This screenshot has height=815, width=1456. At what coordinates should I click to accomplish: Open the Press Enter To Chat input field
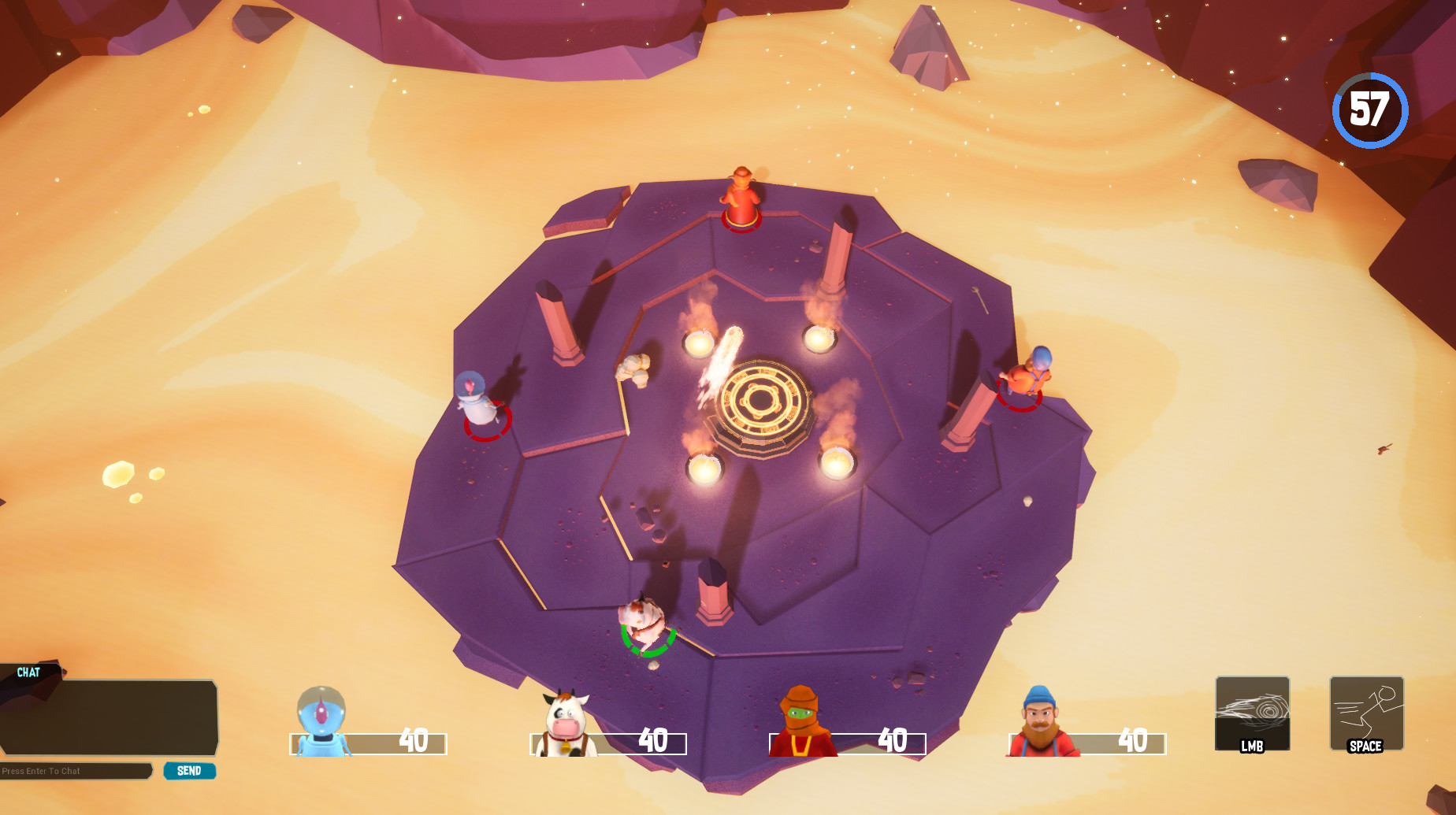click(x=75, y=772)
